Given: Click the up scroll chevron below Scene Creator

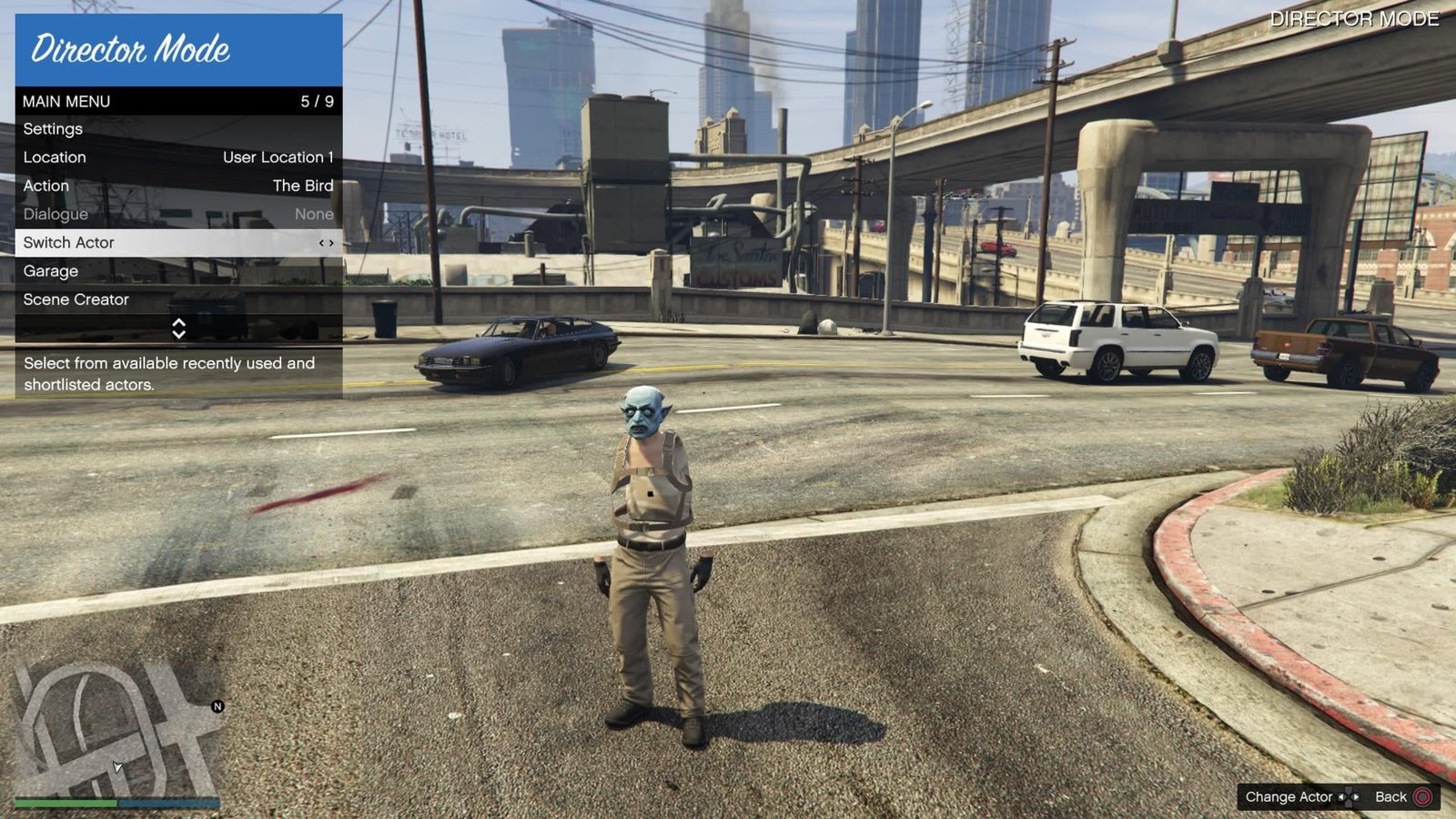Looking at the screenshot, I should click(x=178, y=323).
